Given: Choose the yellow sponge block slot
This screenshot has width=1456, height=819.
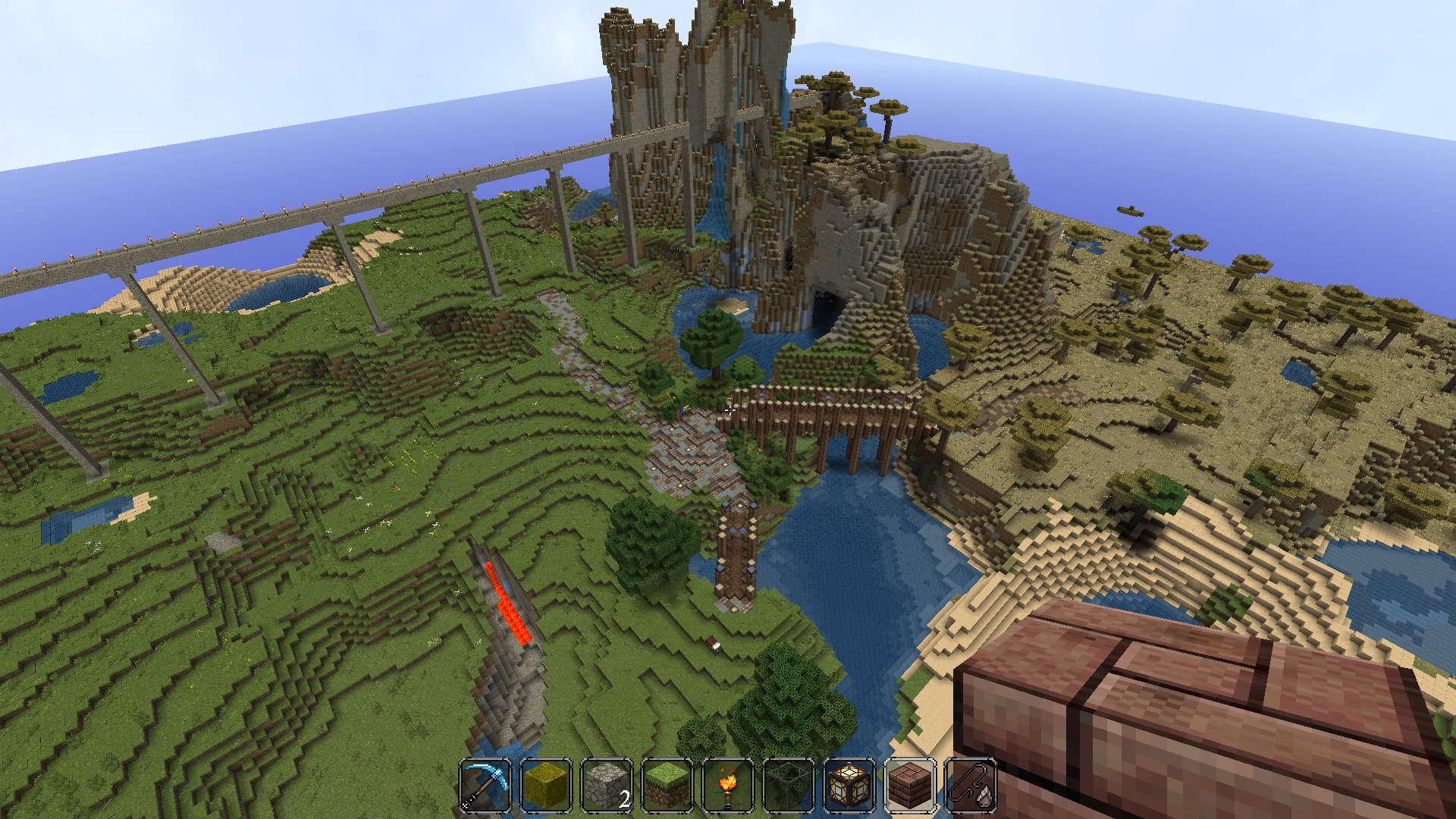Looking at the screenshot, I should pos(546,786).
